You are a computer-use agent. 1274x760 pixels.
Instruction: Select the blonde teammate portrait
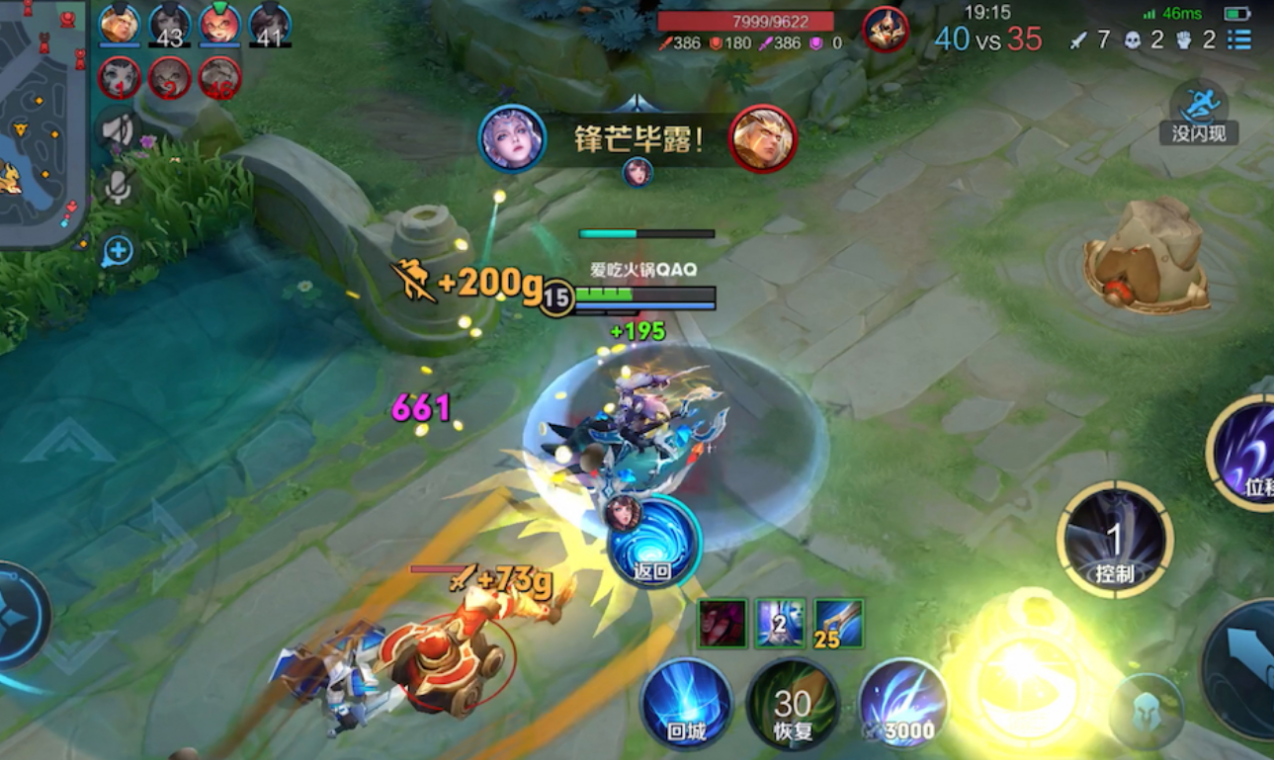[x=119, y=25]
